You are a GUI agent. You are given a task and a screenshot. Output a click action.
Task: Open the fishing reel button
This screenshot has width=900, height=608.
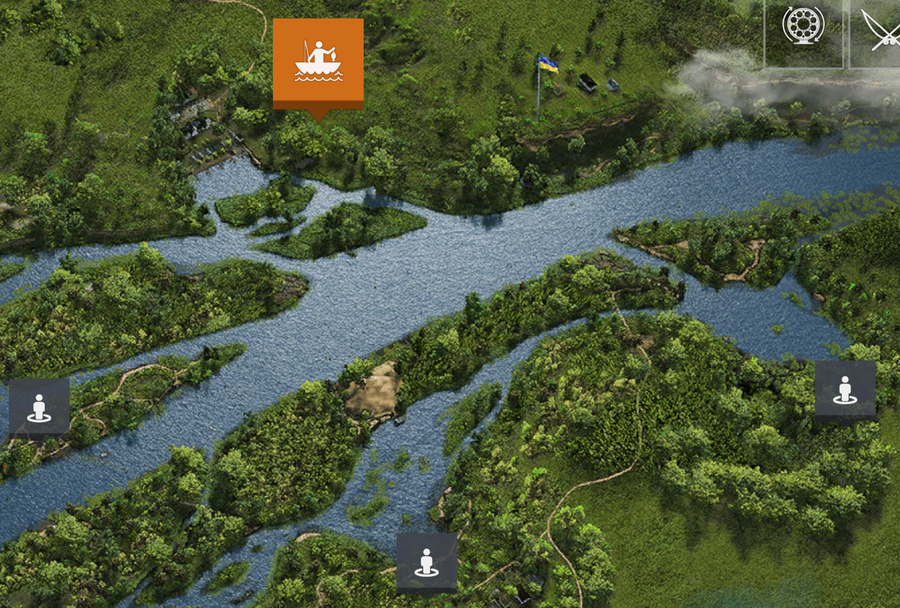coord(802,27)
